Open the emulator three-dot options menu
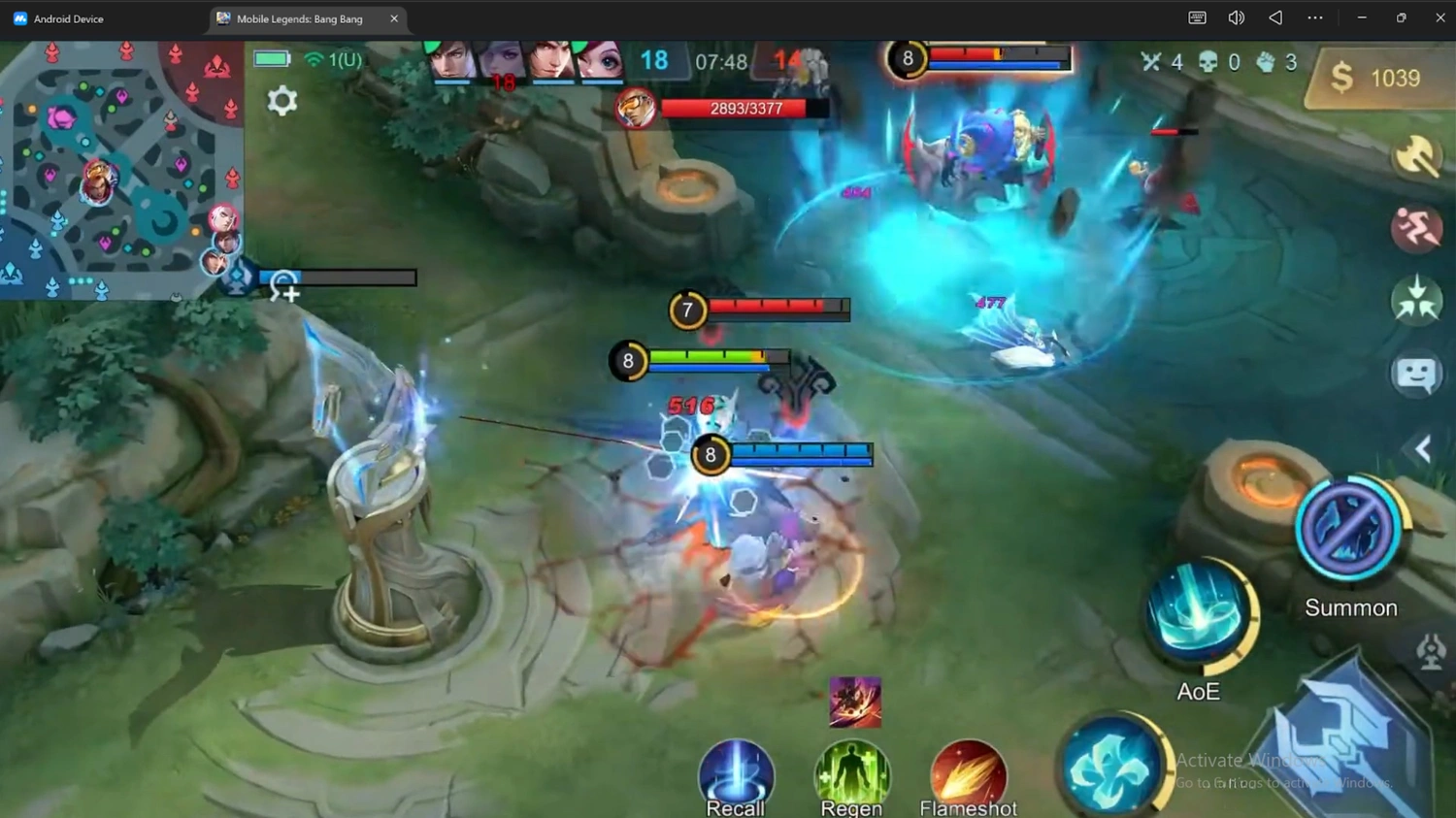The image size is (1456, 818). [x=1314, y=17]
